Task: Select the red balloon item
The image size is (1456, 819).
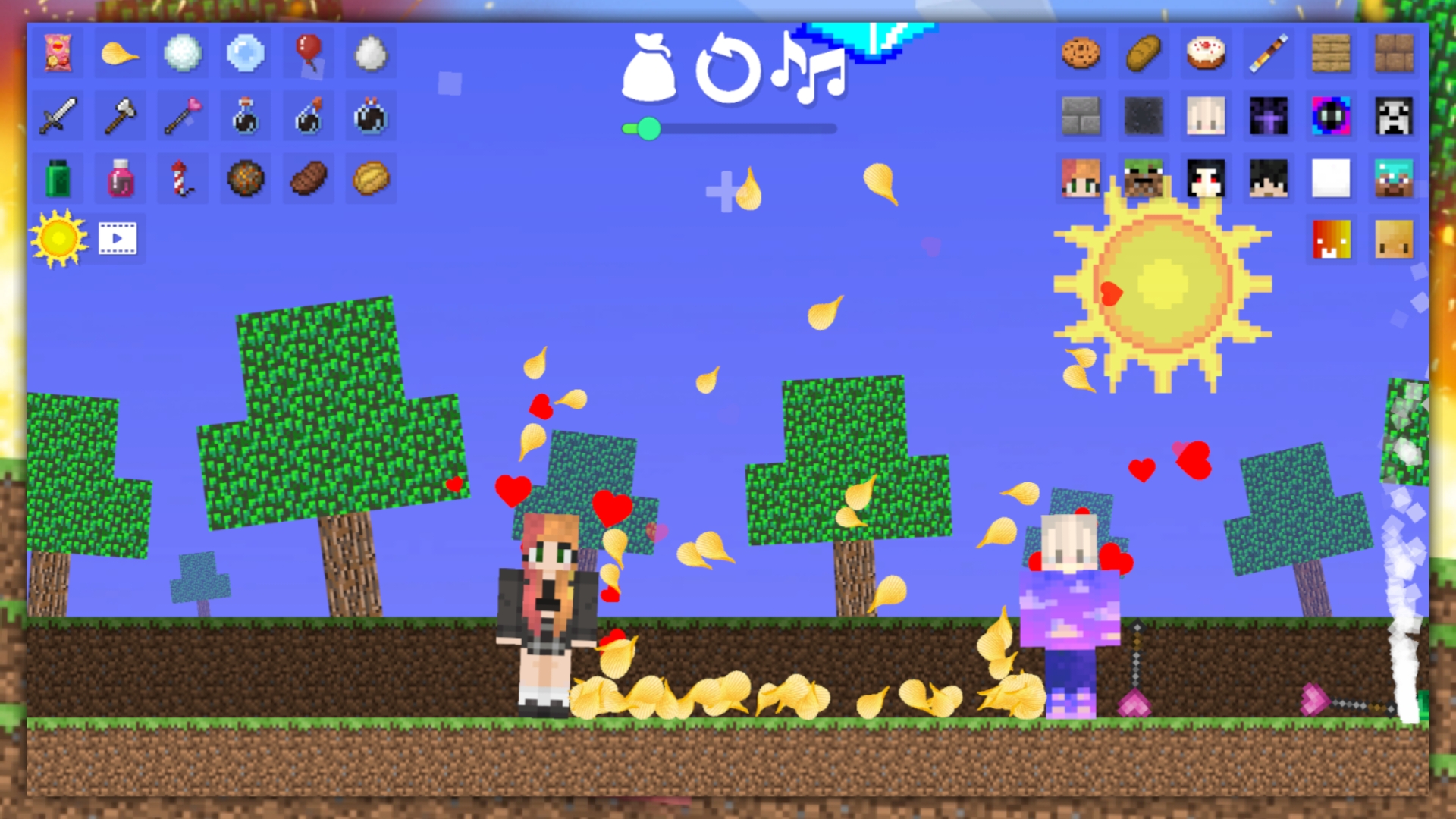Action: [307, 54]
